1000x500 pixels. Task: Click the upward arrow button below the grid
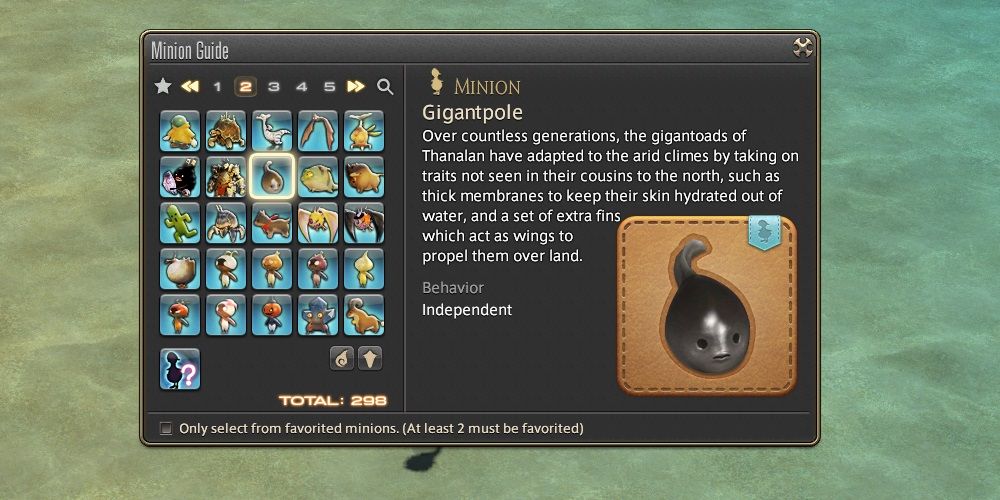click(x=370, y=359)
